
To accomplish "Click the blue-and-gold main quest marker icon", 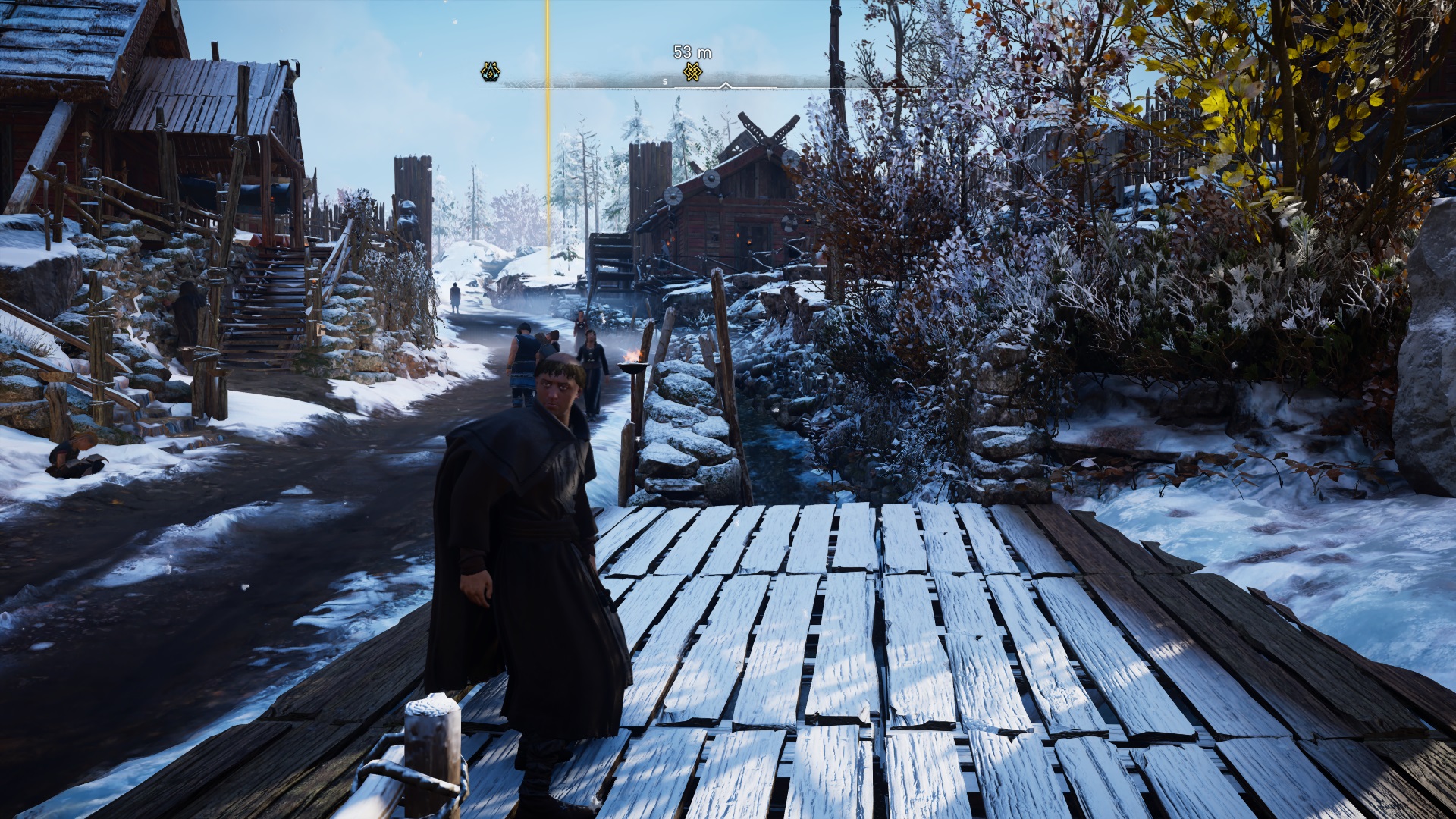I will coord(491,72).
